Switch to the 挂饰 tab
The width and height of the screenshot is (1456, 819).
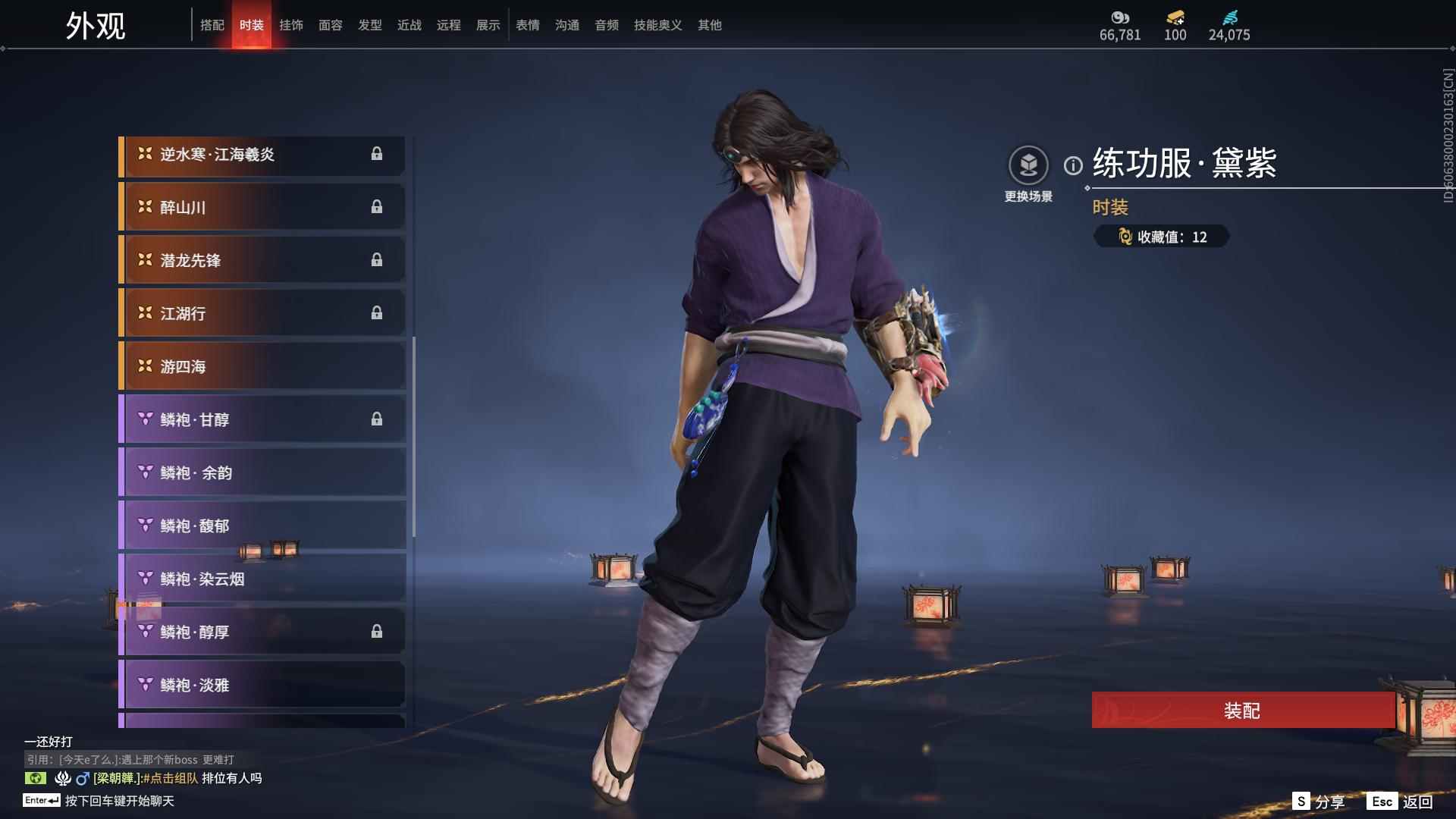click(x=292, y=24)
